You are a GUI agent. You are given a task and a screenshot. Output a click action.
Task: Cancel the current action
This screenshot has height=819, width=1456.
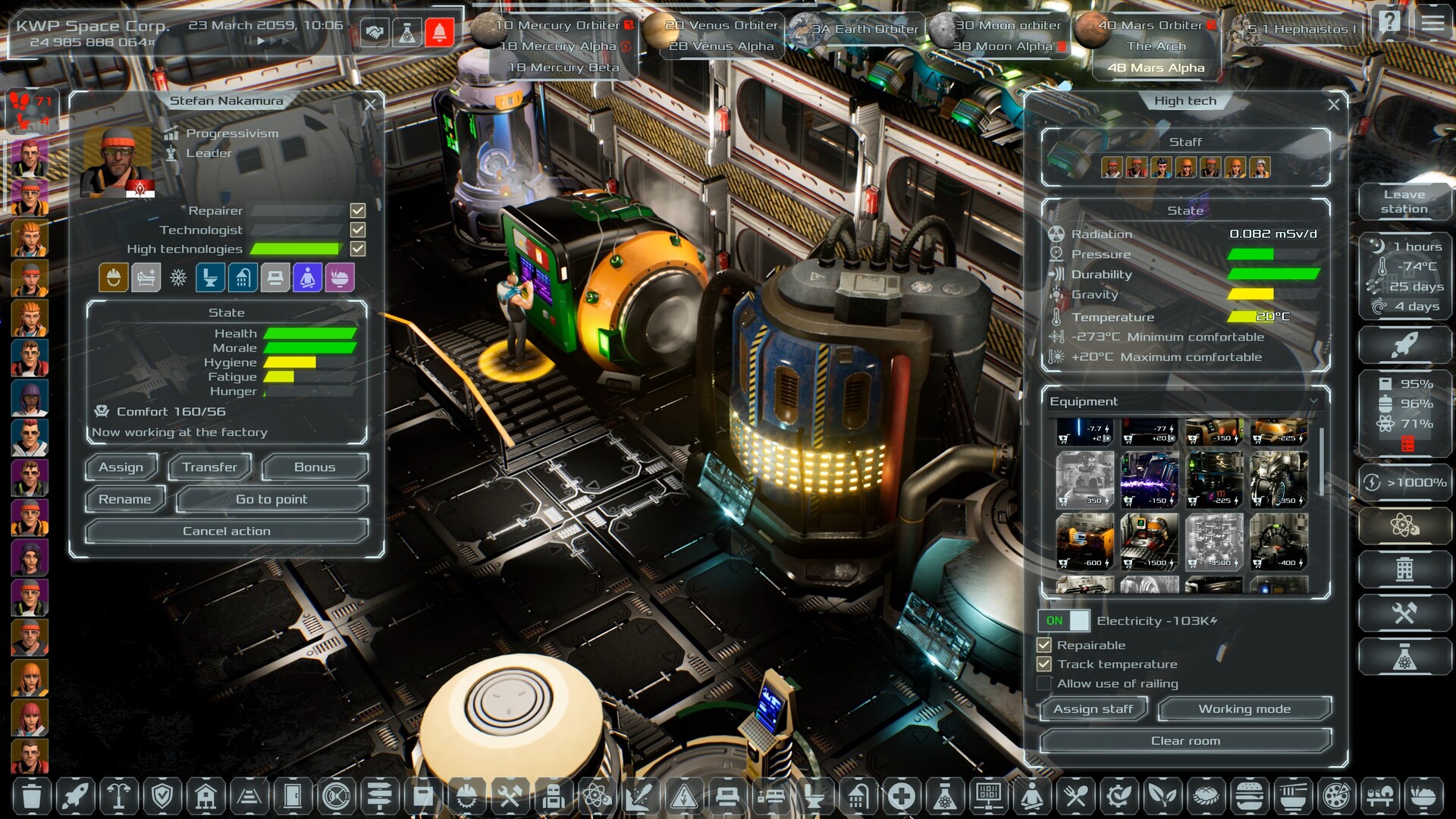pyautogui.click(x=226, y=531)
